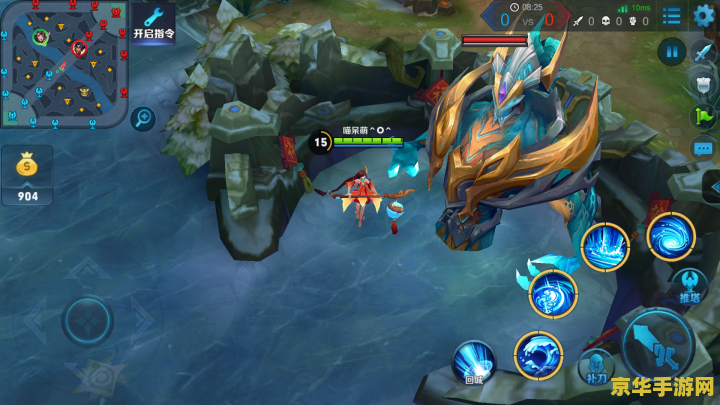Image resolution: width=720 pixels, height=405 pixels.
Task: Open the minimap
Action: point(63,63)
